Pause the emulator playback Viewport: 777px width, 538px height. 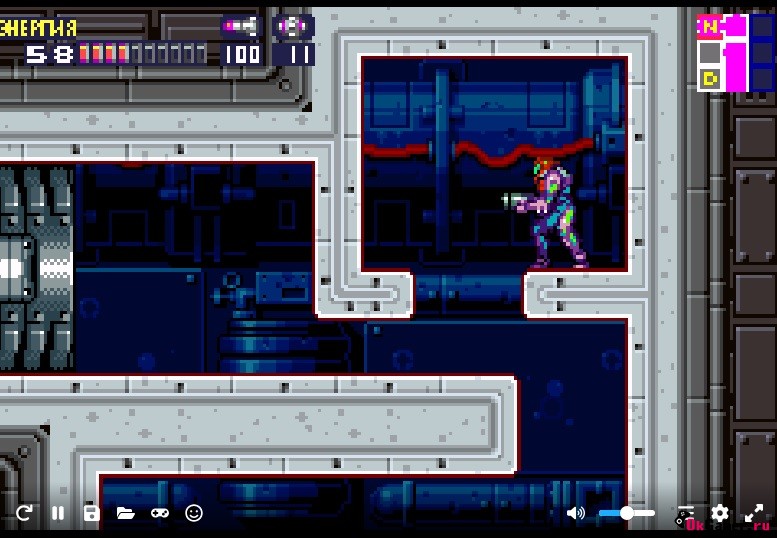point(58,513)
